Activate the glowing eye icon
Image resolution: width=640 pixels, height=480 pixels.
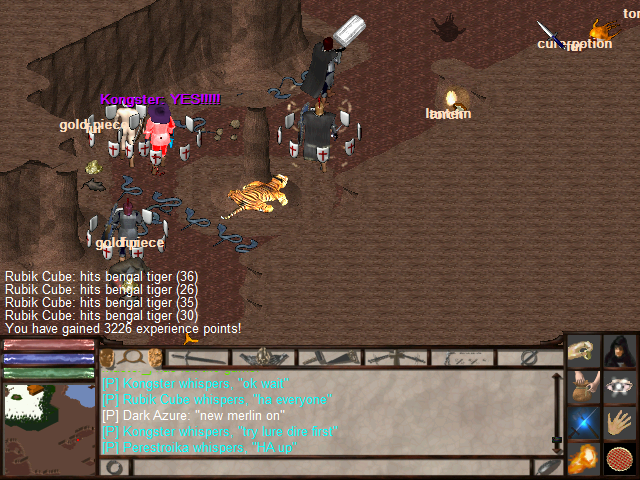click(x=620, y=388)
